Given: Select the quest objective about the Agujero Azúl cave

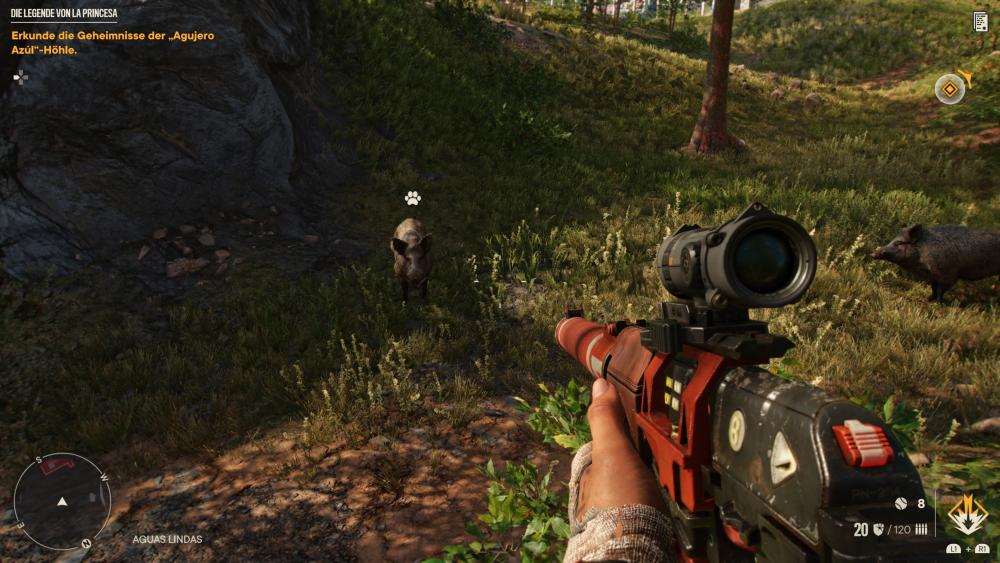Looking at the screenshot, I should (112, 42).
